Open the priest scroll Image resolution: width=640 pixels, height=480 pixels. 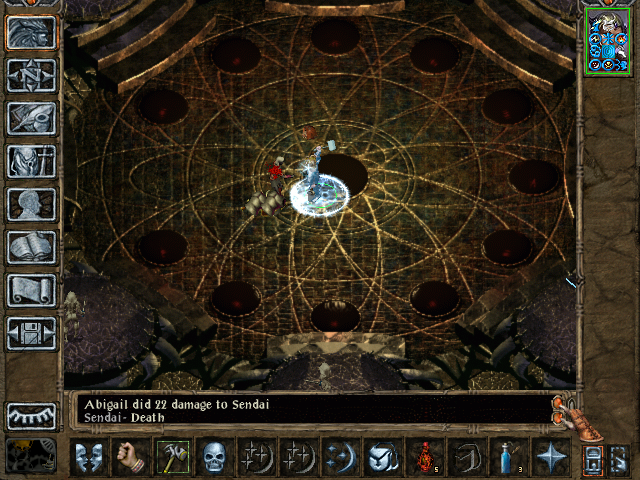tap(31, 289)
